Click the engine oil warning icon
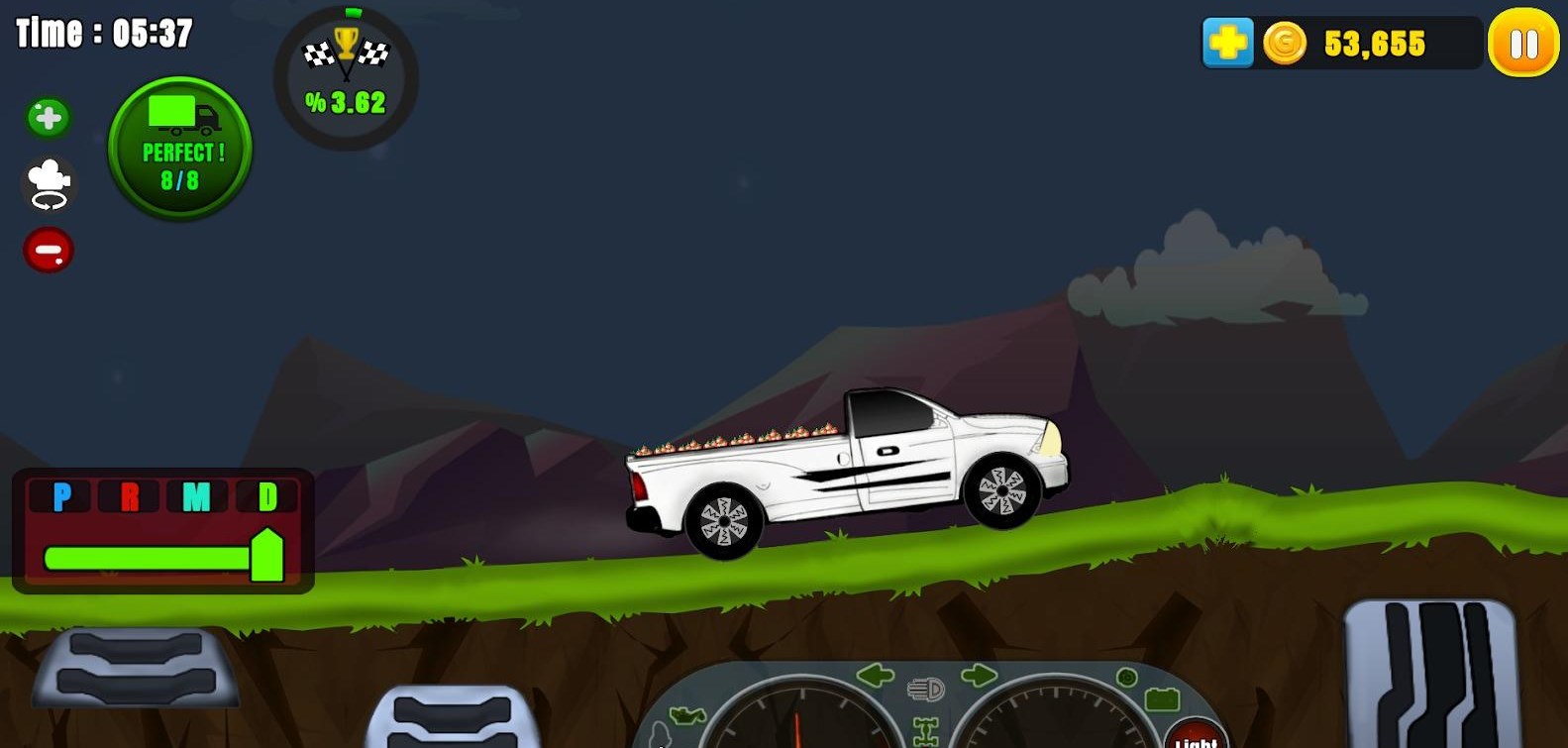The height and width of the screenshot is (748, 1568). 687,714
